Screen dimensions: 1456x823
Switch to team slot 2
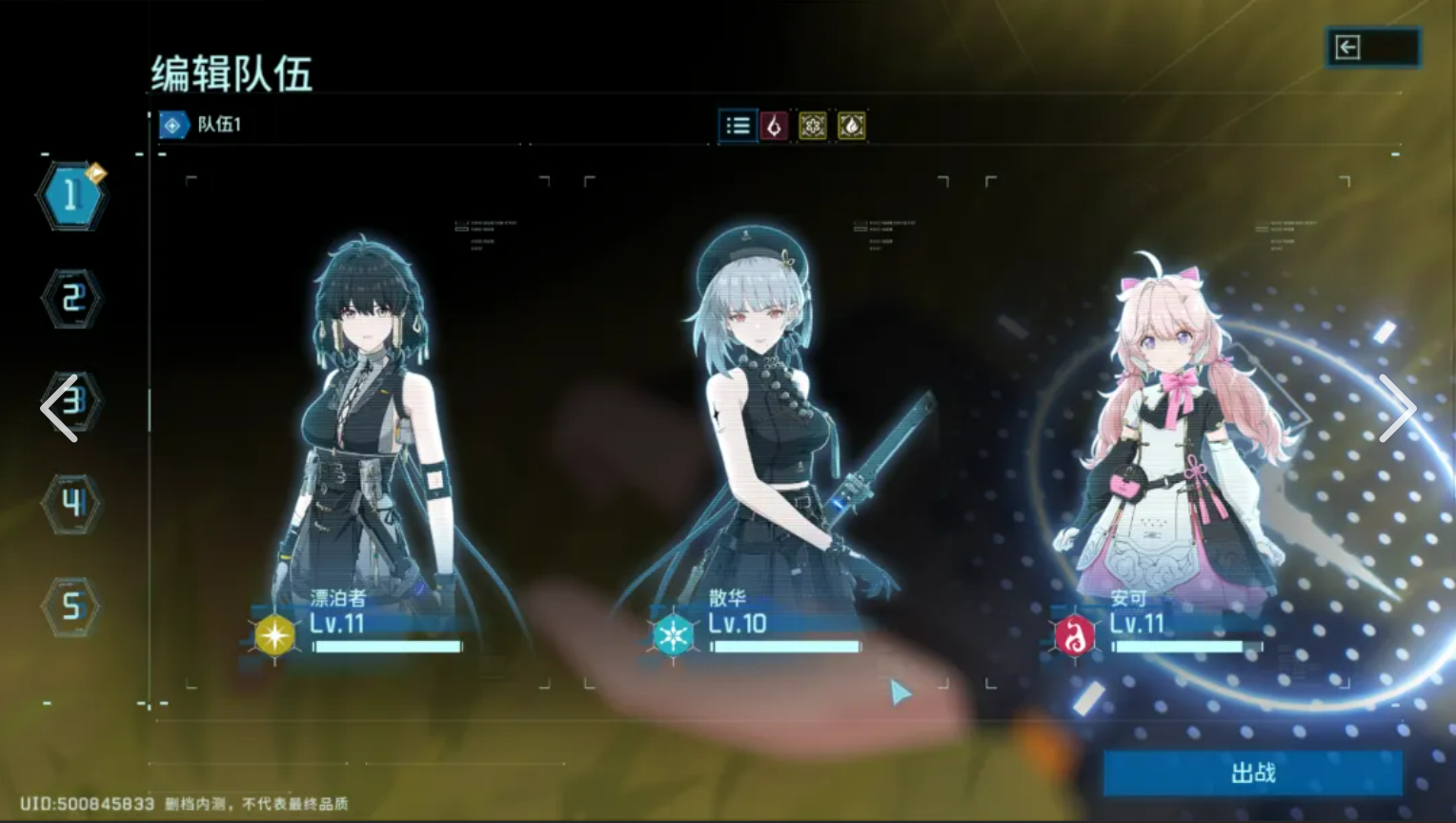71,299
